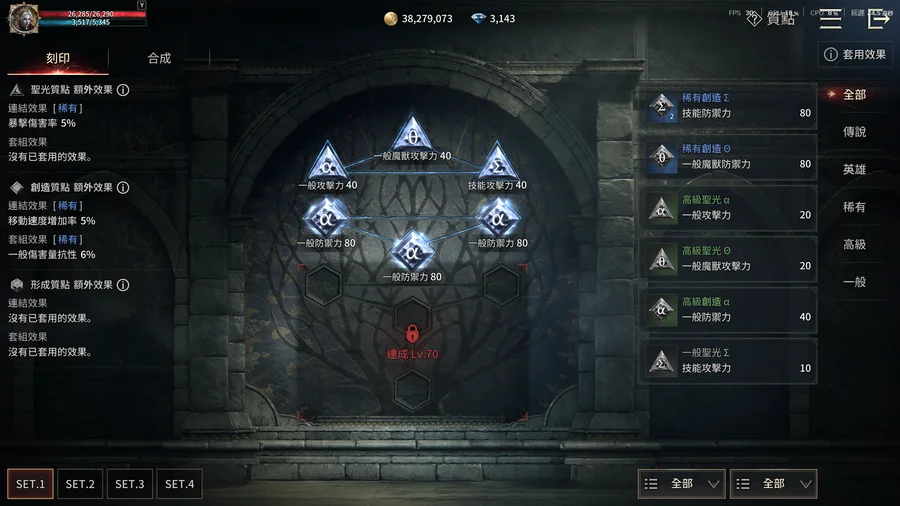Show info for 聖光質點 額外效果

click(123, 90)
